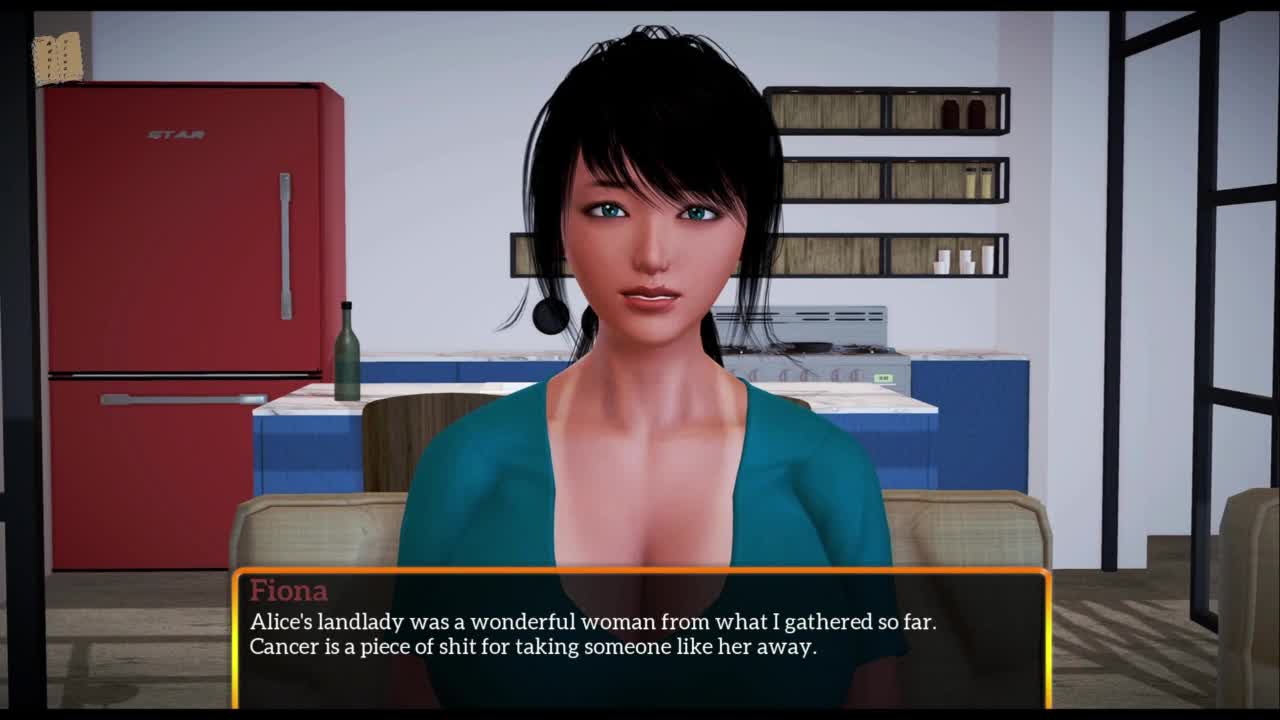Click Fiona's dialogue box to continue

641,638
